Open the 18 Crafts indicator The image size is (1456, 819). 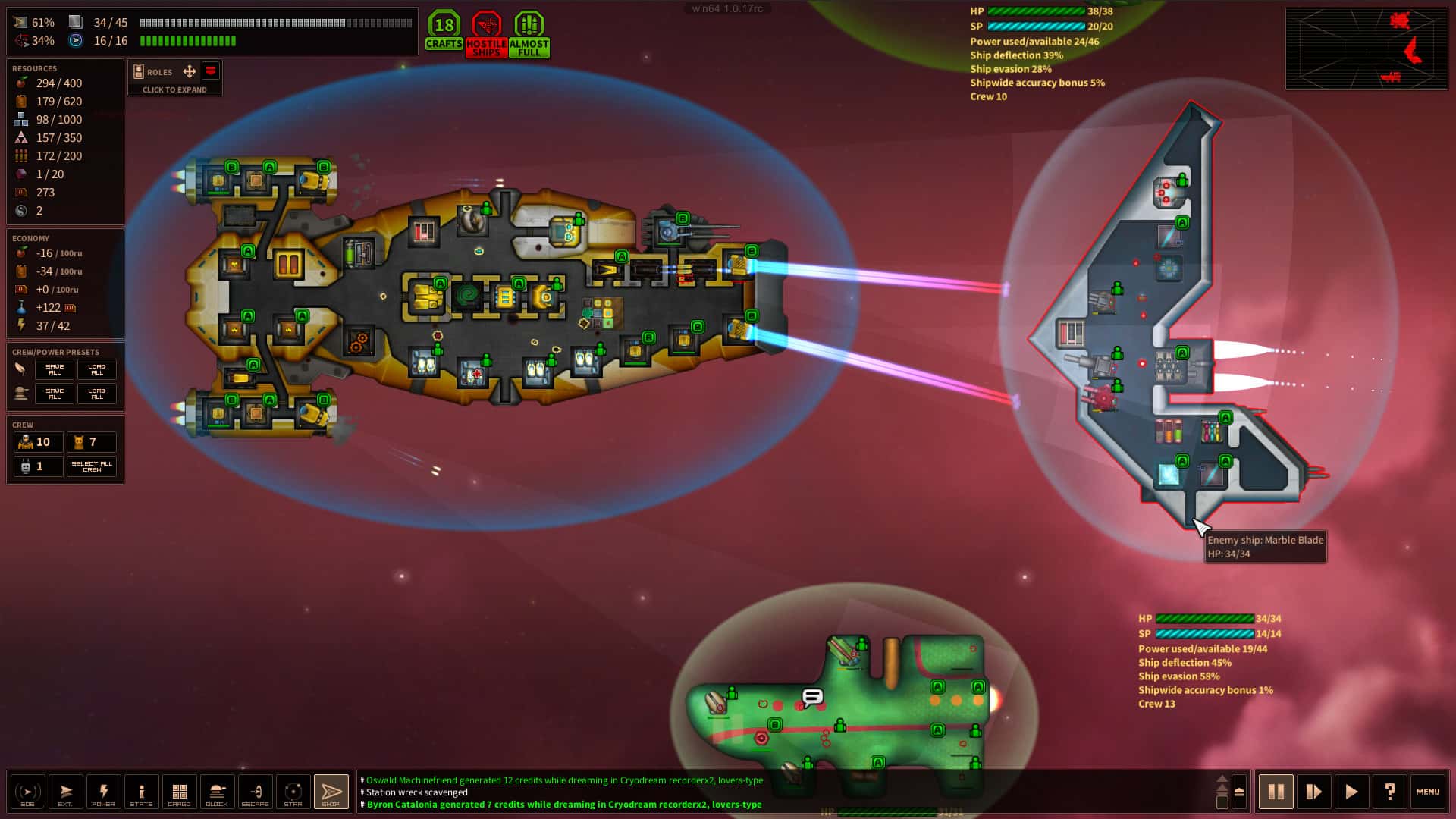444,32
